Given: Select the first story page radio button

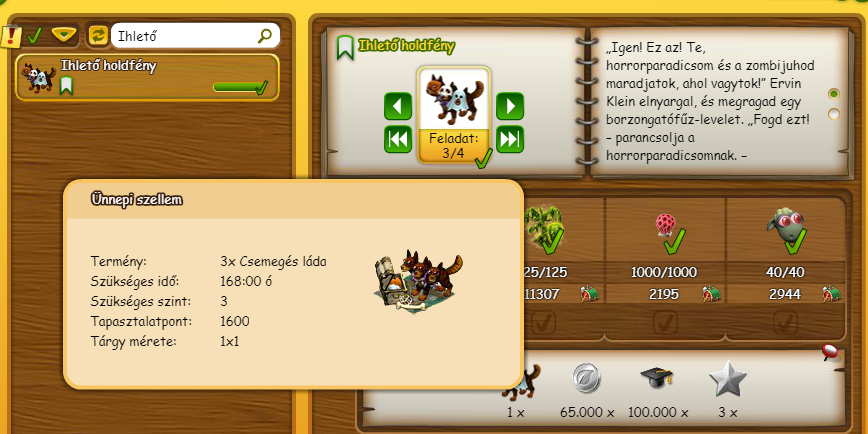Looking at the screenshot, I should click(834, 93).
